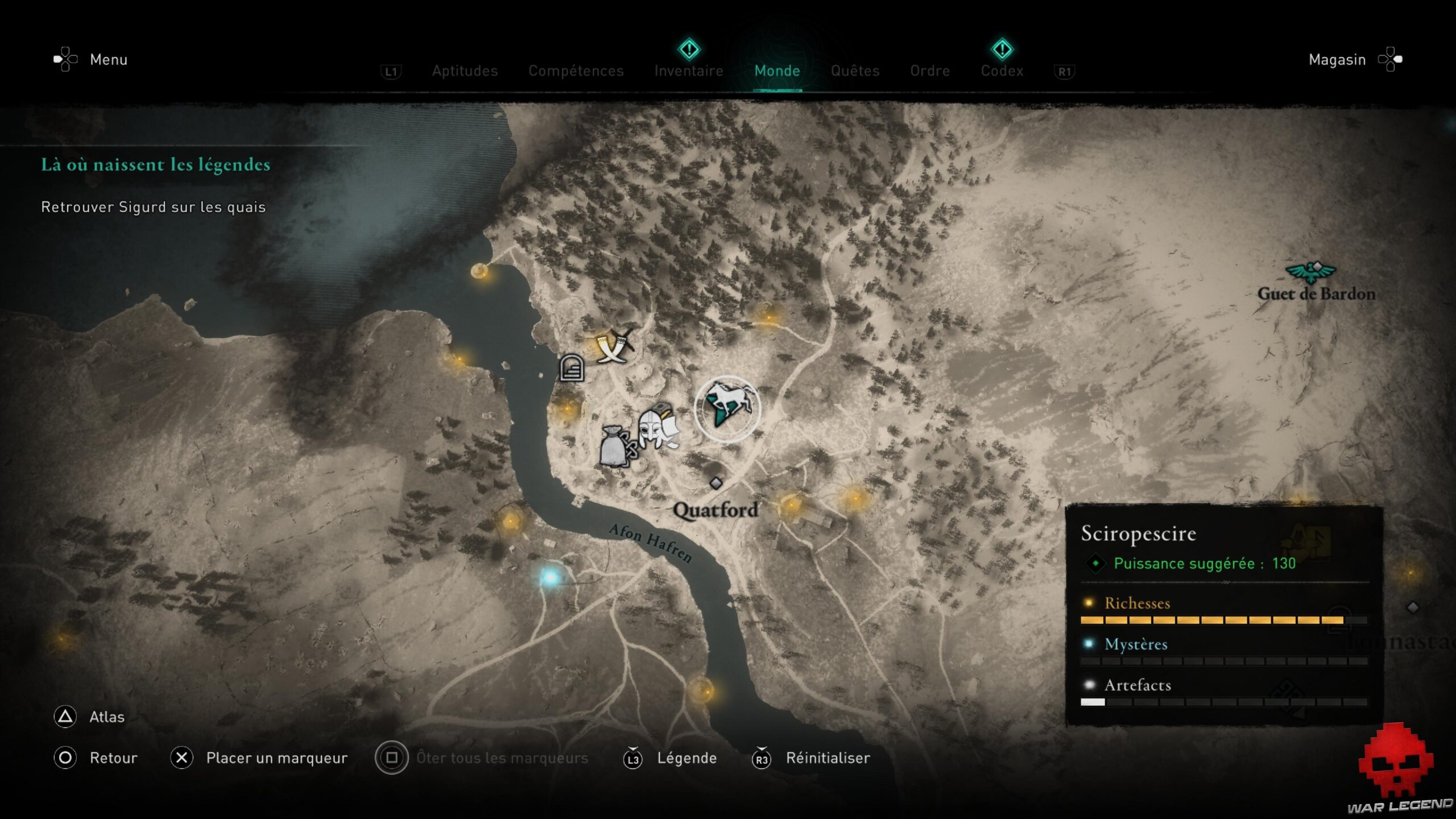This screenshot has width=1456, height=819.
Task: Open the Monde tab
Action: point(777,71)
